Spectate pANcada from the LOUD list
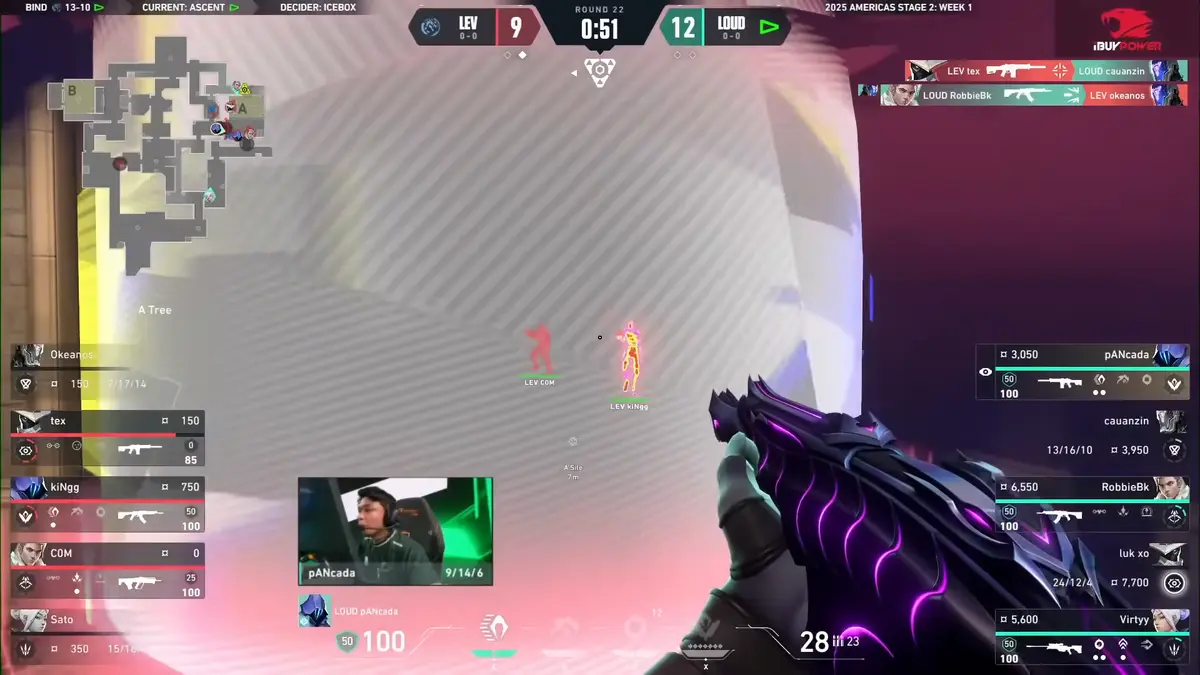Image resolution: width=1200 pixels, height=675 pixels. pos(1082,371)
